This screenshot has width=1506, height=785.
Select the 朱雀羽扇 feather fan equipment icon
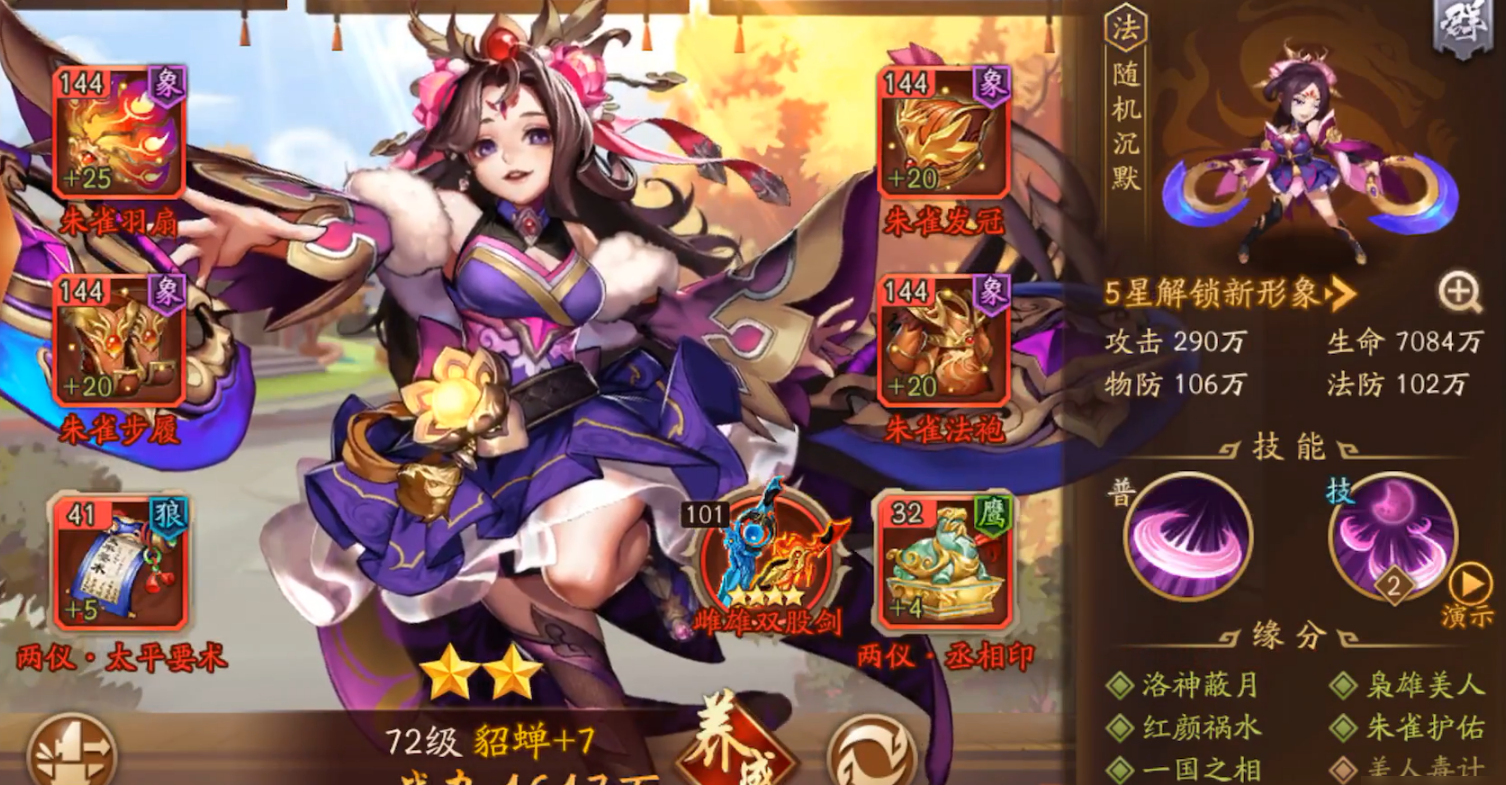120,130
